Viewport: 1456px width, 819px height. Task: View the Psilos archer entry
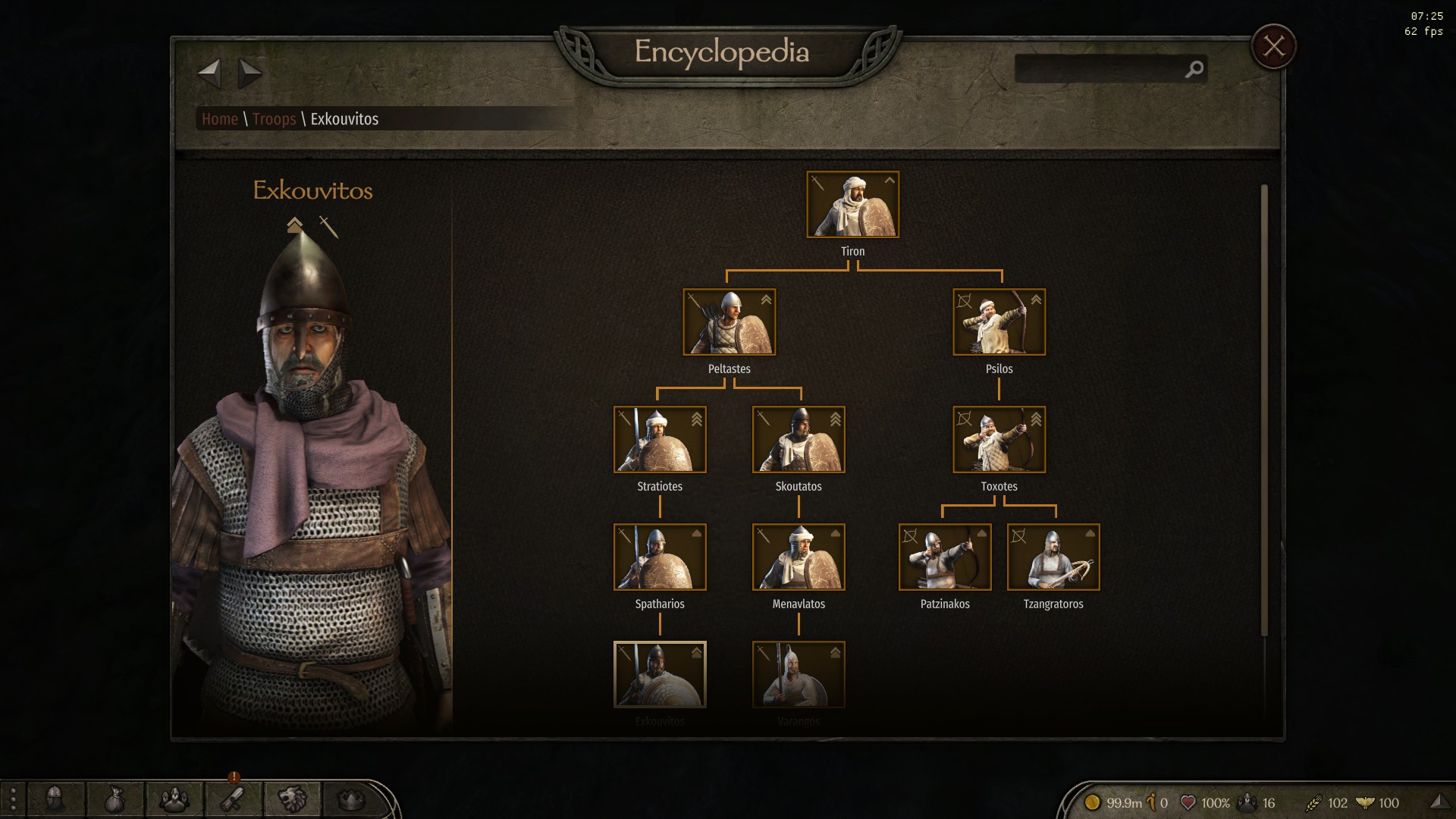coord(999,322)
